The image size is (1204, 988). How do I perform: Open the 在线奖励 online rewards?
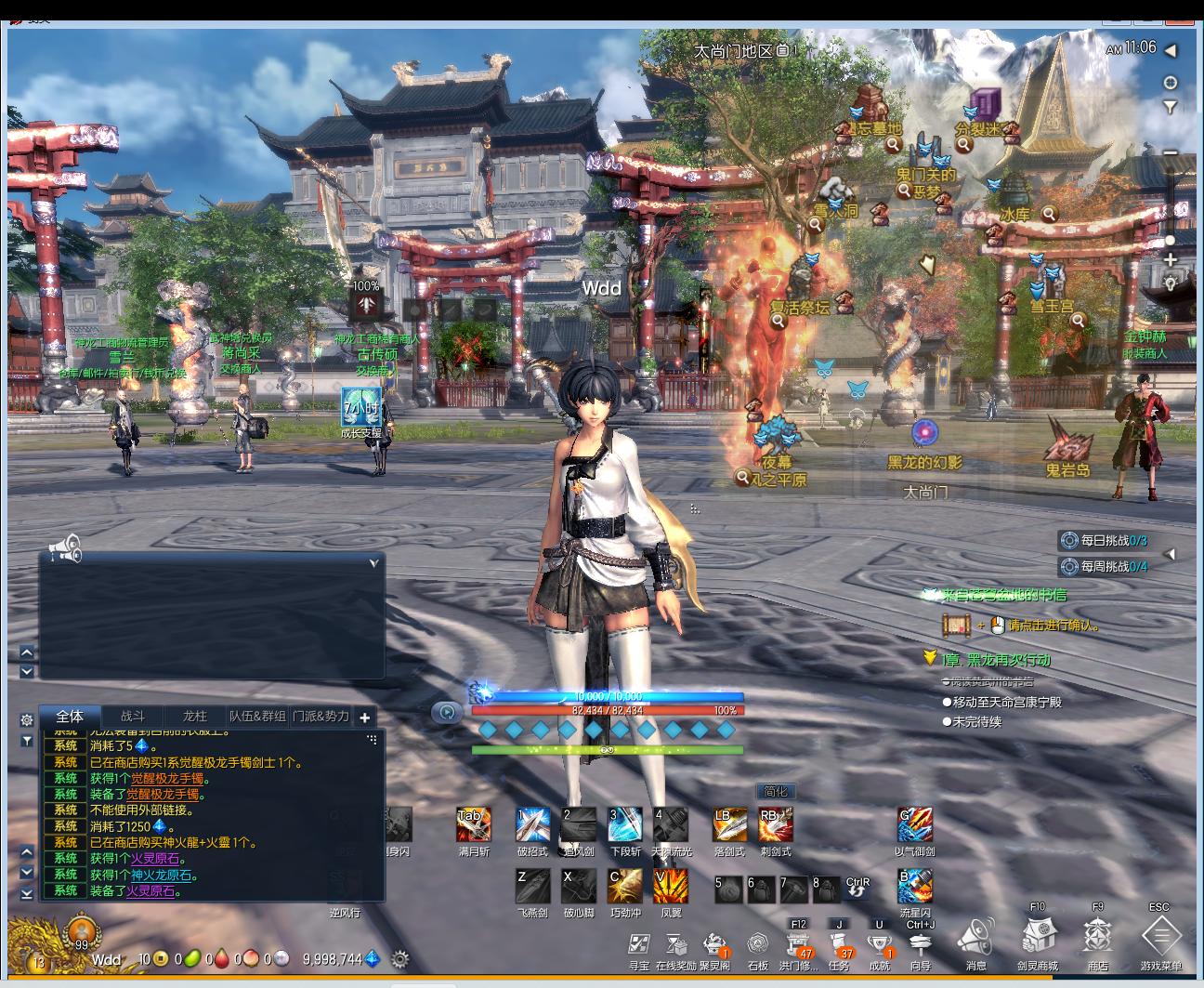675,946
